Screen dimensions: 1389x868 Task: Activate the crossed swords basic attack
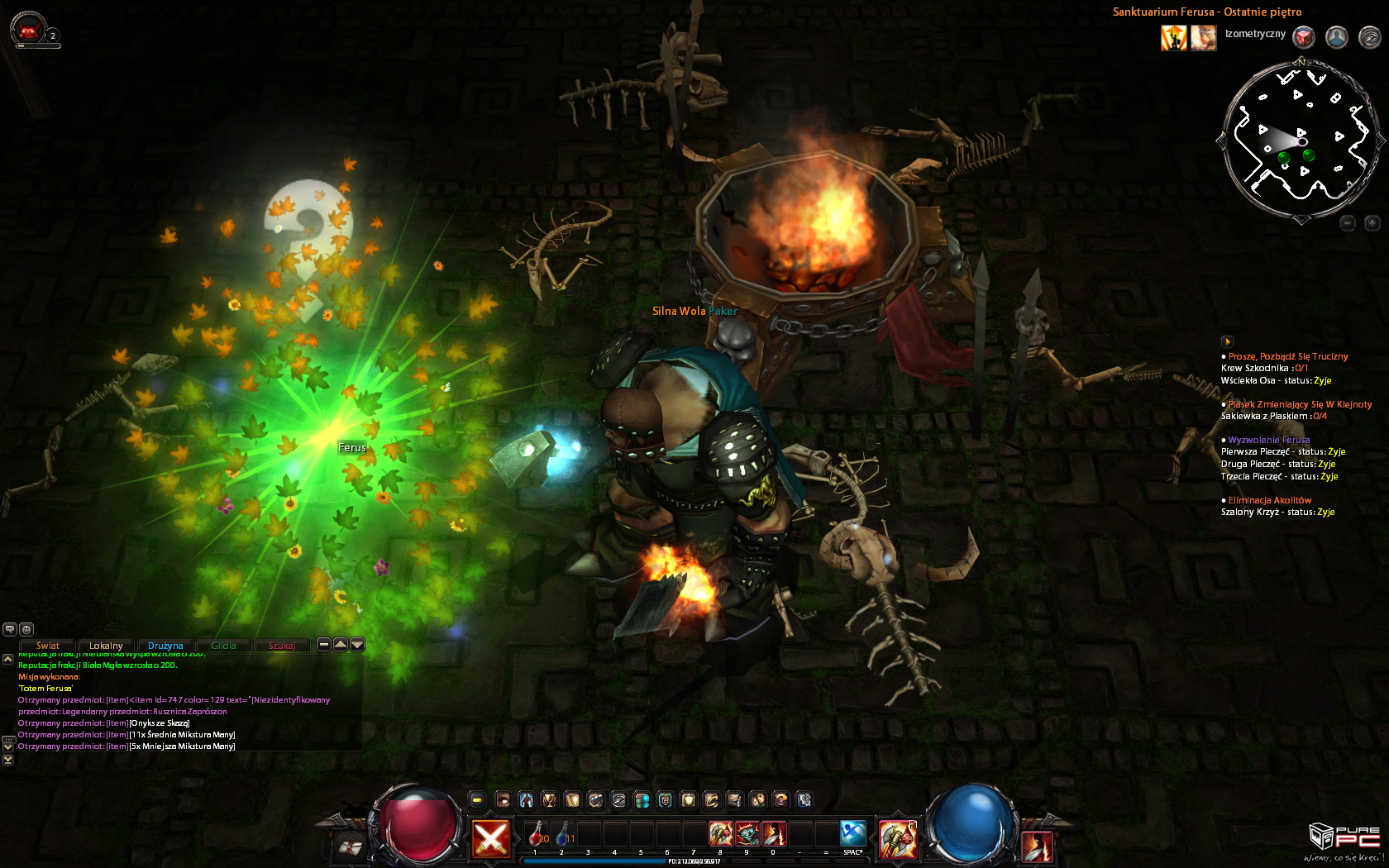pyautogui.click(x=490, y=839)
